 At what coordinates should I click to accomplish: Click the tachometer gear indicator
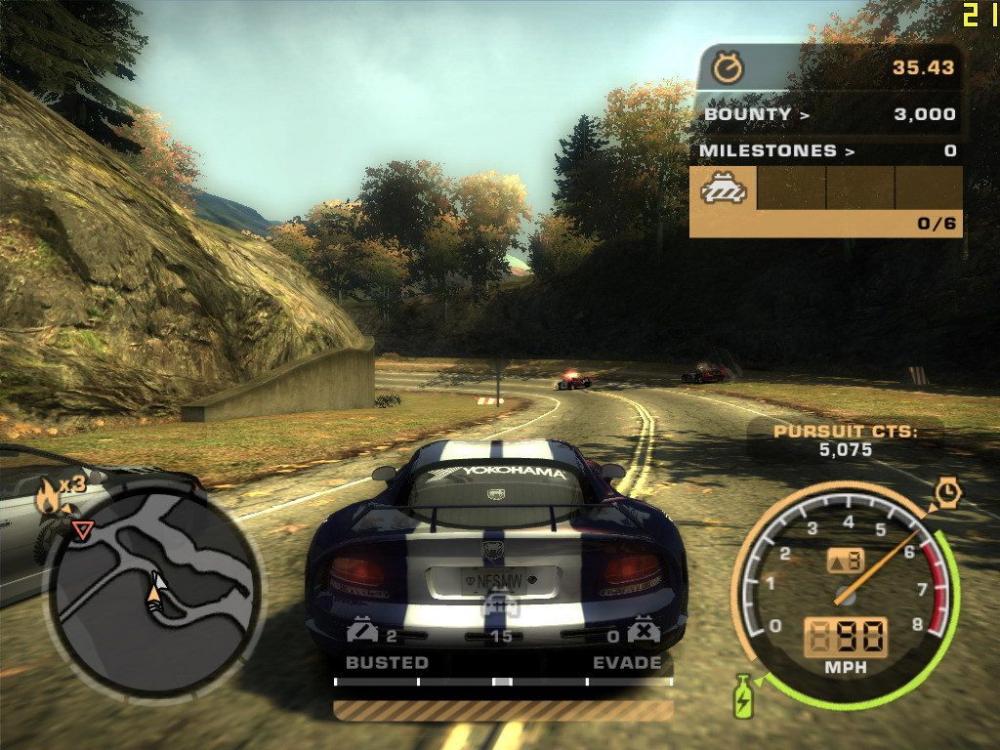(x=845, y=560)
